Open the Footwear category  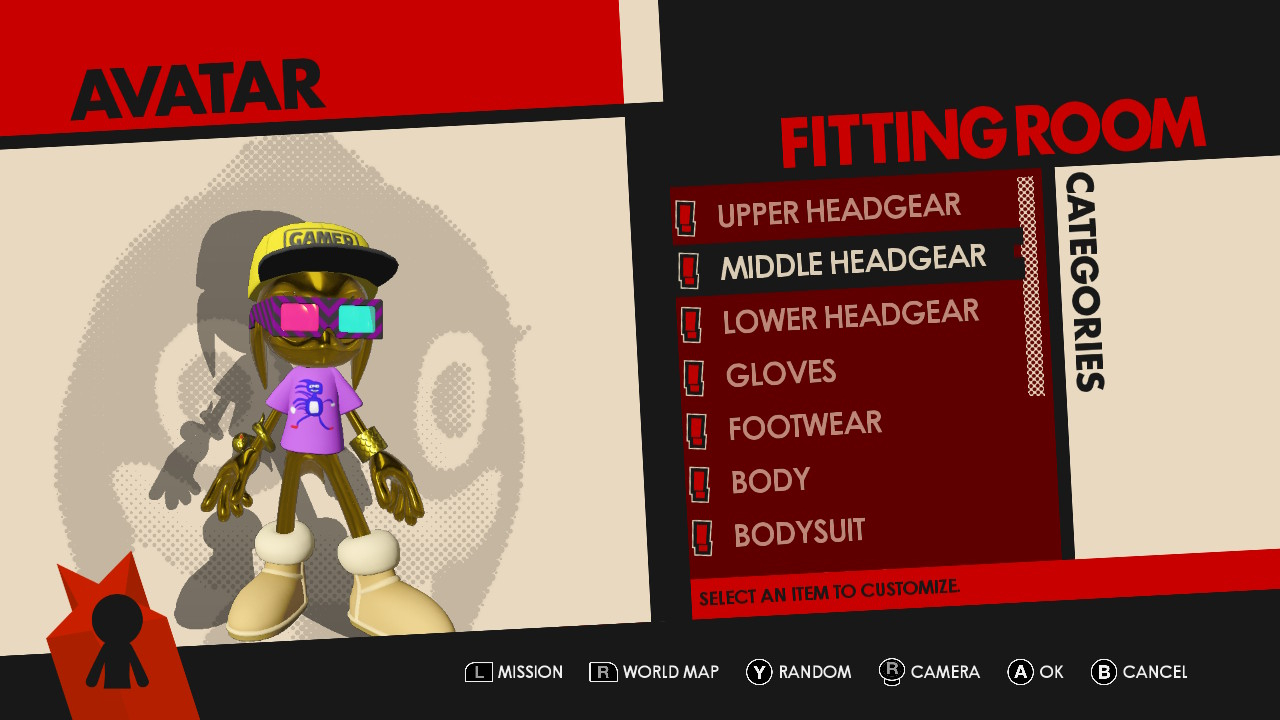[x=804, y=426]
